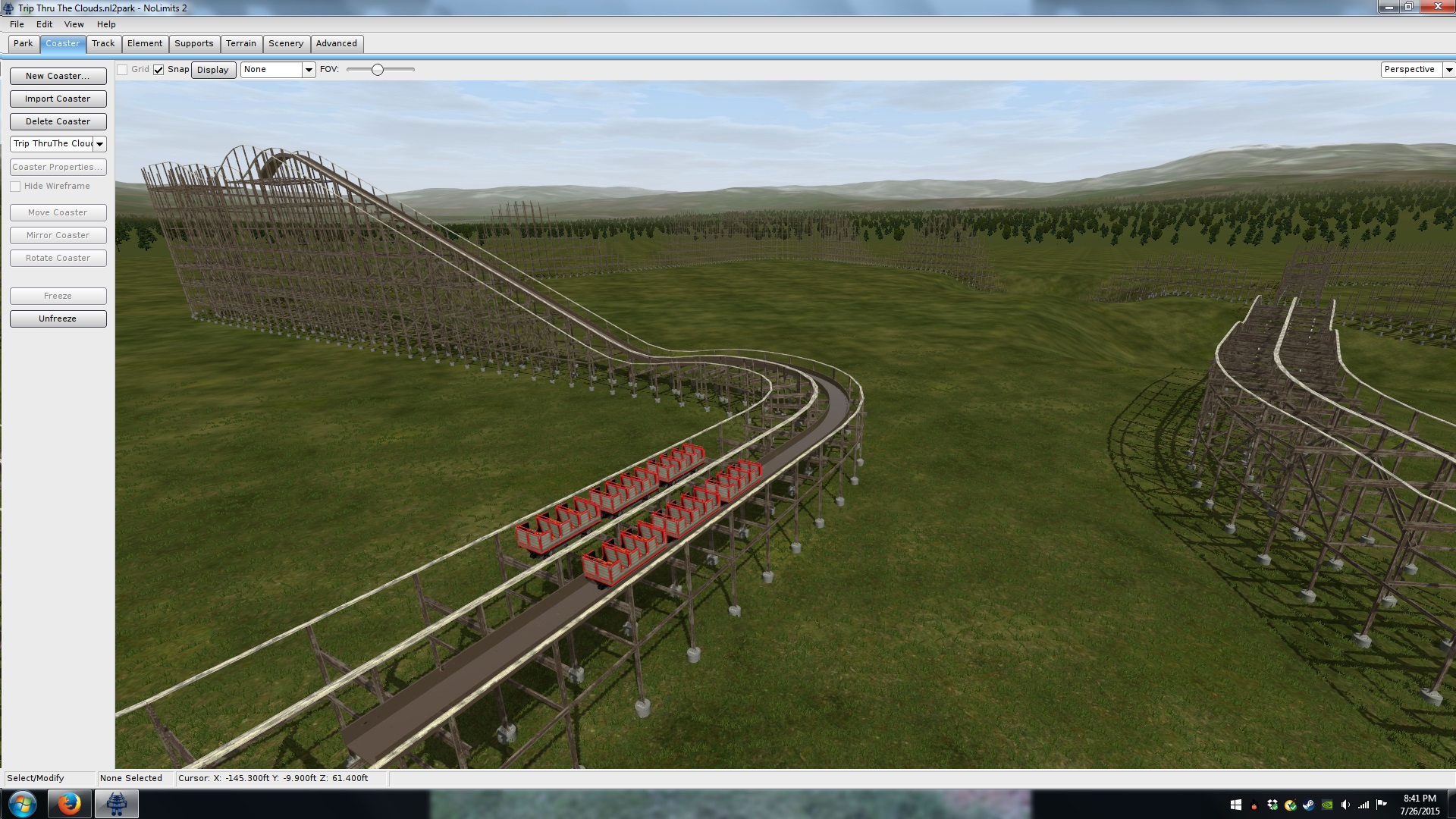Toggle the Snap checkbox
The height and width of the screenshot is (819, 1456).
coord(158,70)
